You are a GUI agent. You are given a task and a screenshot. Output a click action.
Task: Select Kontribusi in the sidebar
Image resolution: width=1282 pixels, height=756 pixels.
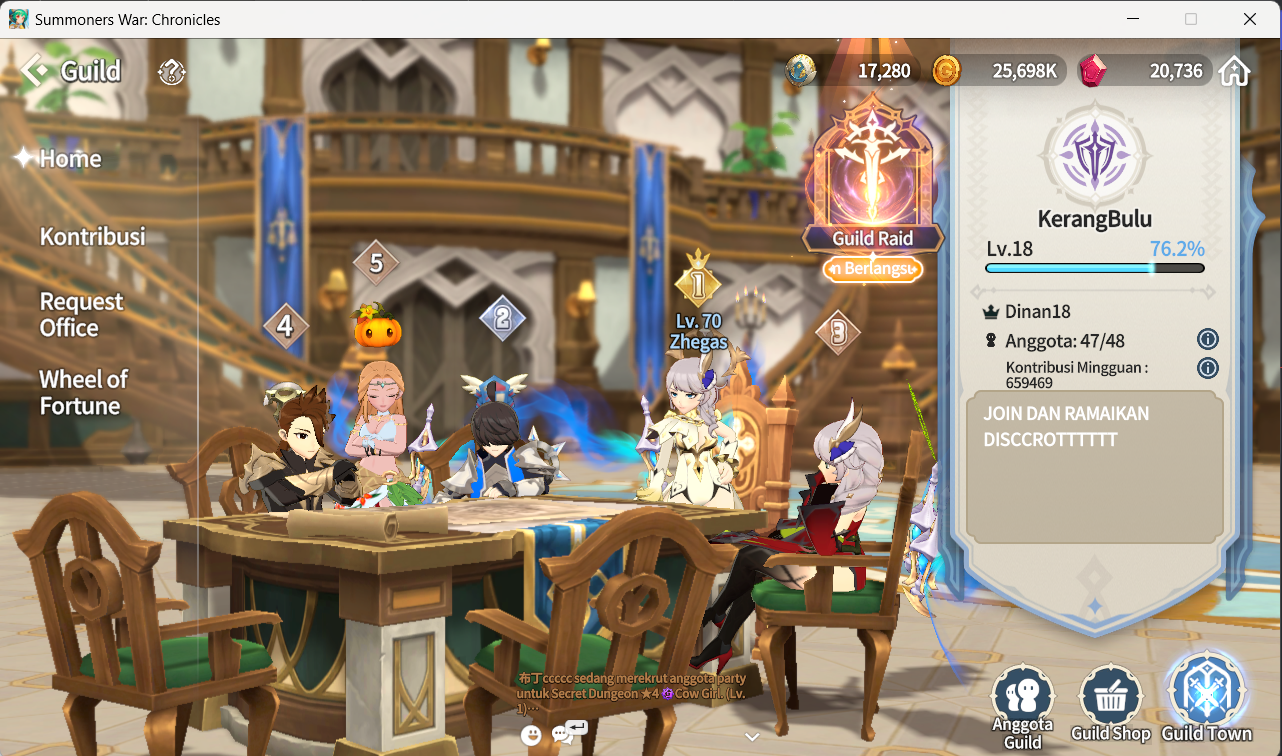pos(91,236)
